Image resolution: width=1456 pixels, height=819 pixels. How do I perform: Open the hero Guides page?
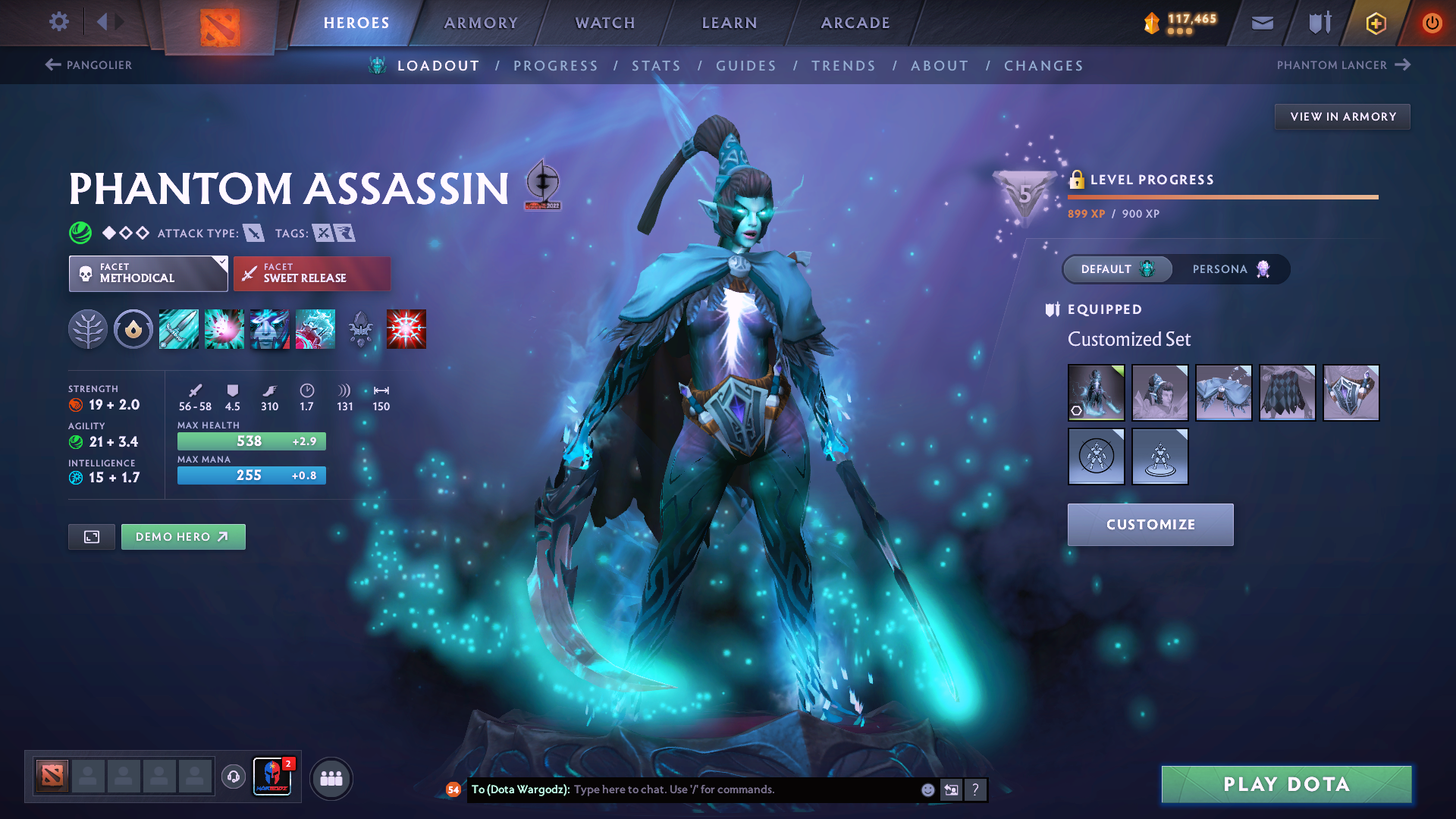pyautogui.click(x=746, y=66)
